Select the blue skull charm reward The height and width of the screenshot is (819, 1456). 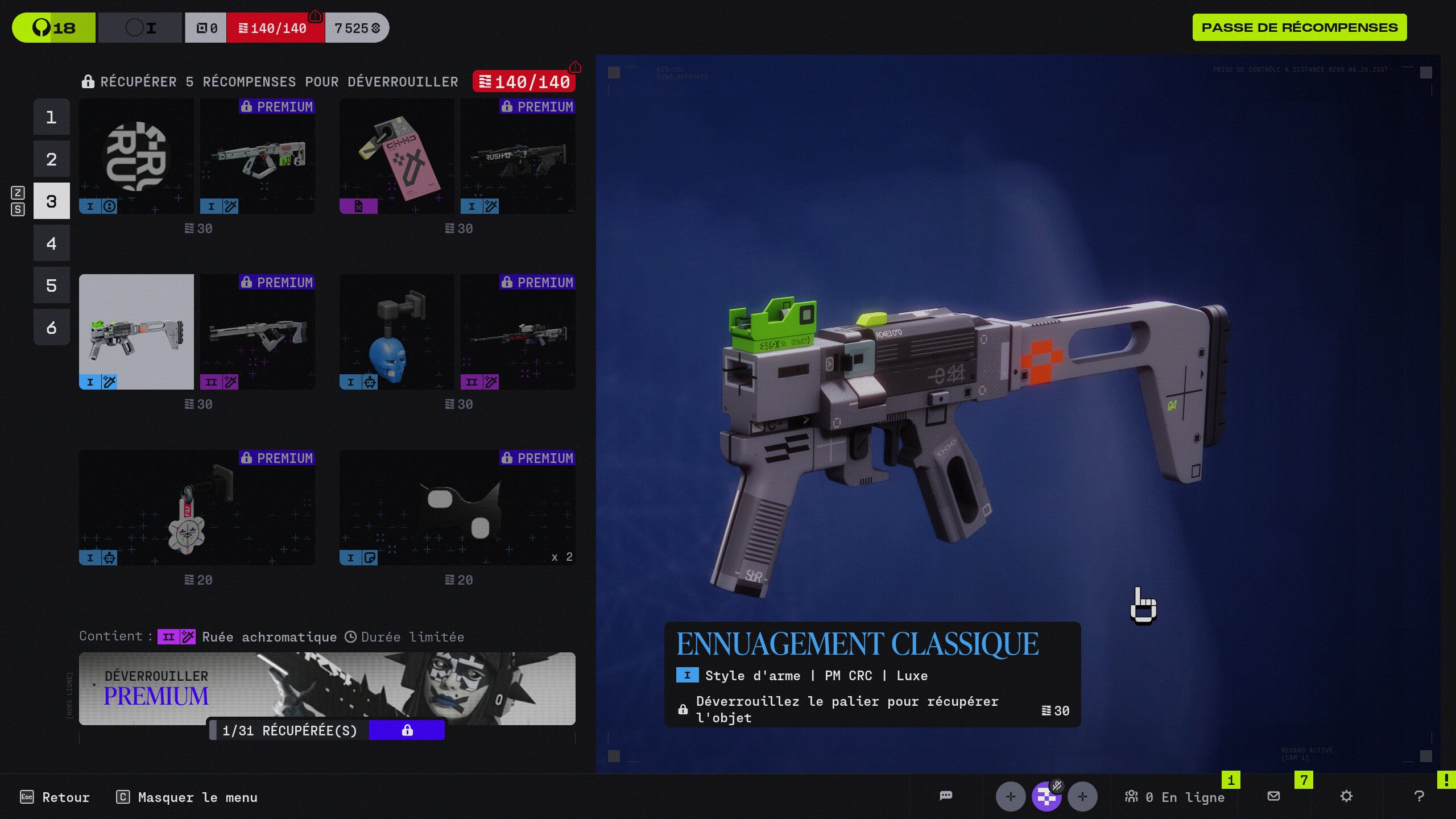point(397,332)
